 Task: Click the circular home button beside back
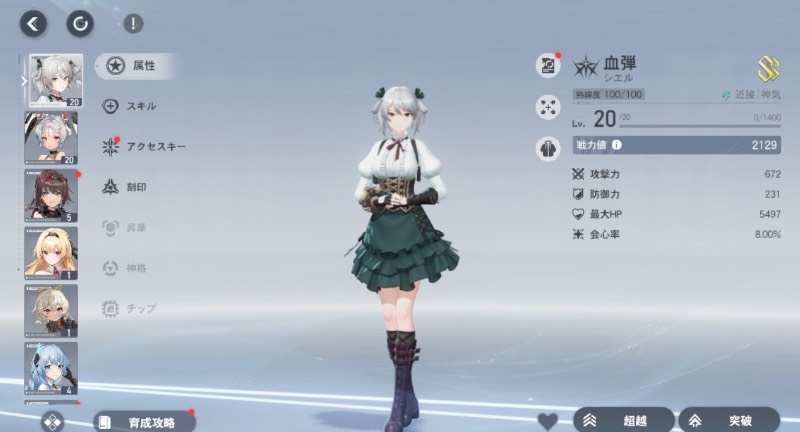click(x=79, y=23)
